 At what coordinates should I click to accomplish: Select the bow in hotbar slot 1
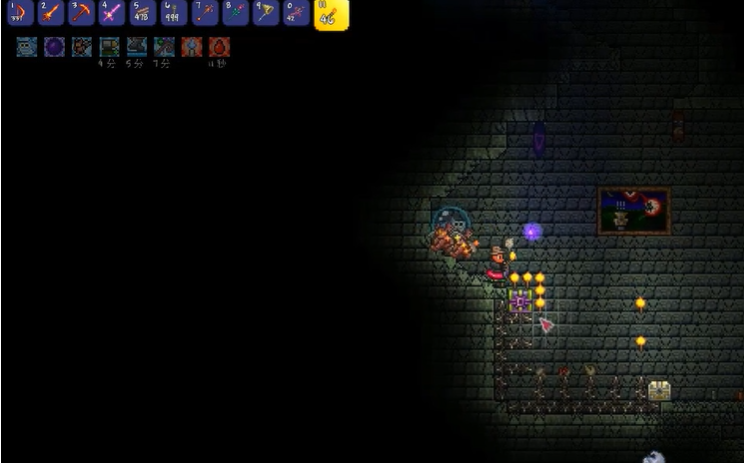[x=20, y=13]
